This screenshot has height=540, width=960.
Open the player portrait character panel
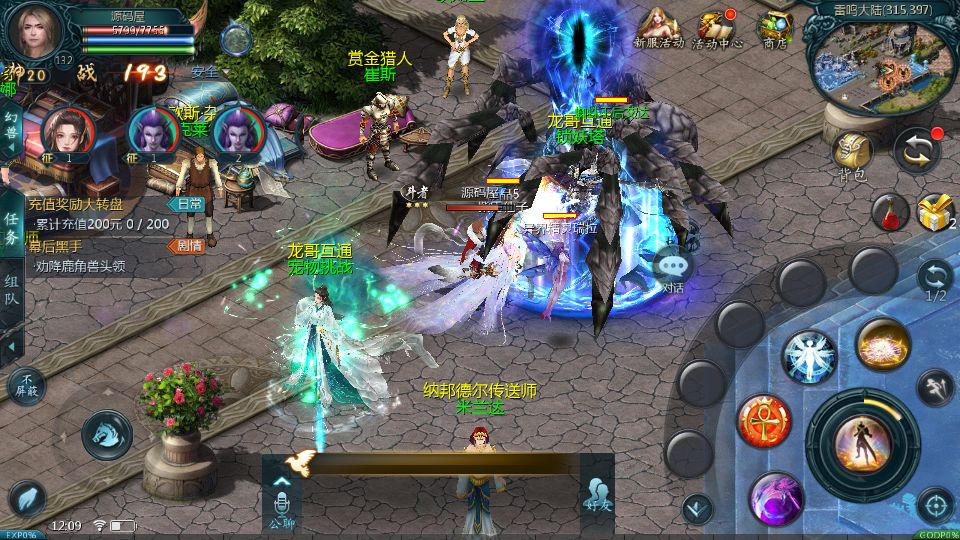click(x=36, y=31)
